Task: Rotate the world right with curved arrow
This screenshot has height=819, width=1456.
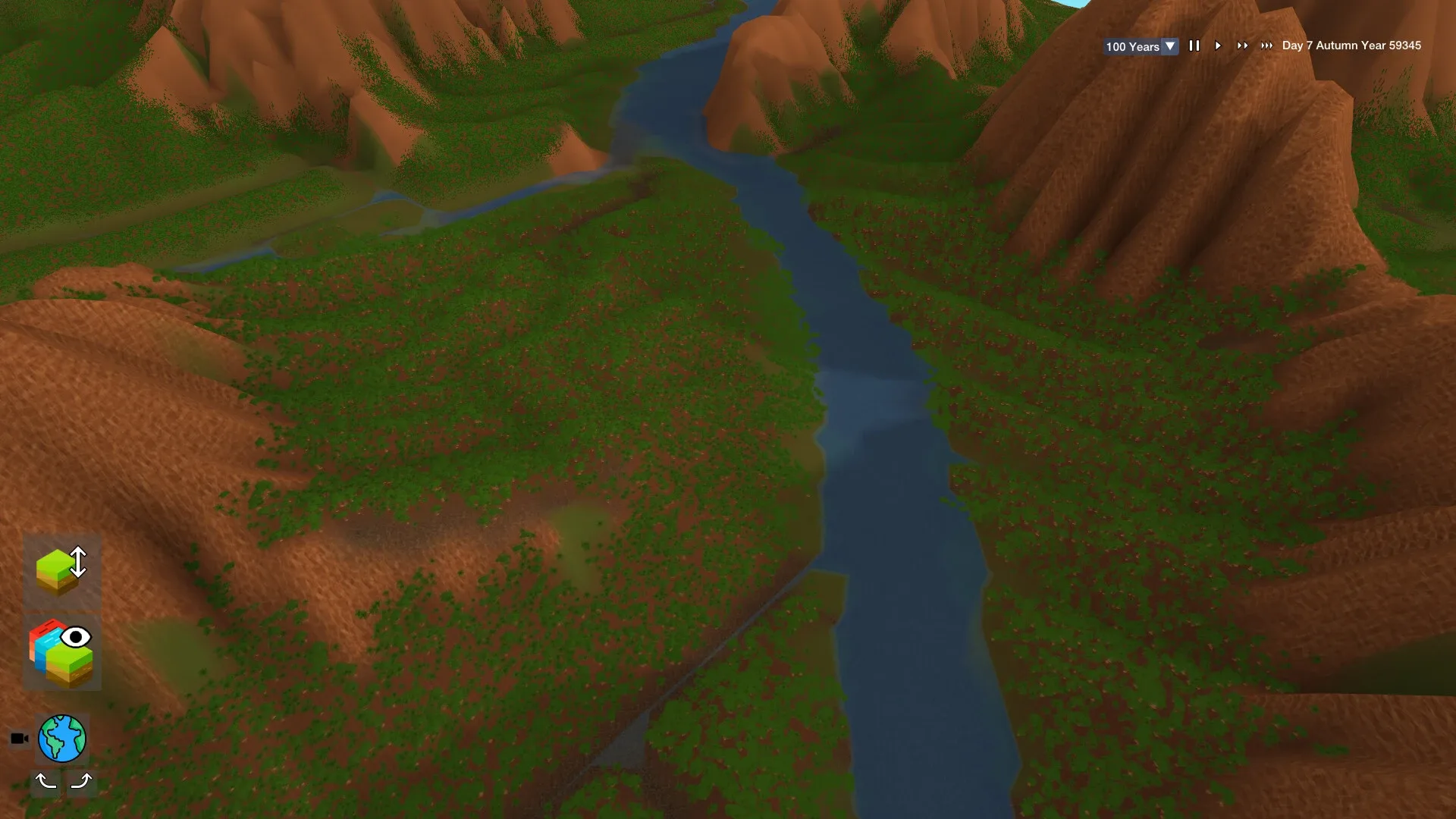Action: point(82,781)
